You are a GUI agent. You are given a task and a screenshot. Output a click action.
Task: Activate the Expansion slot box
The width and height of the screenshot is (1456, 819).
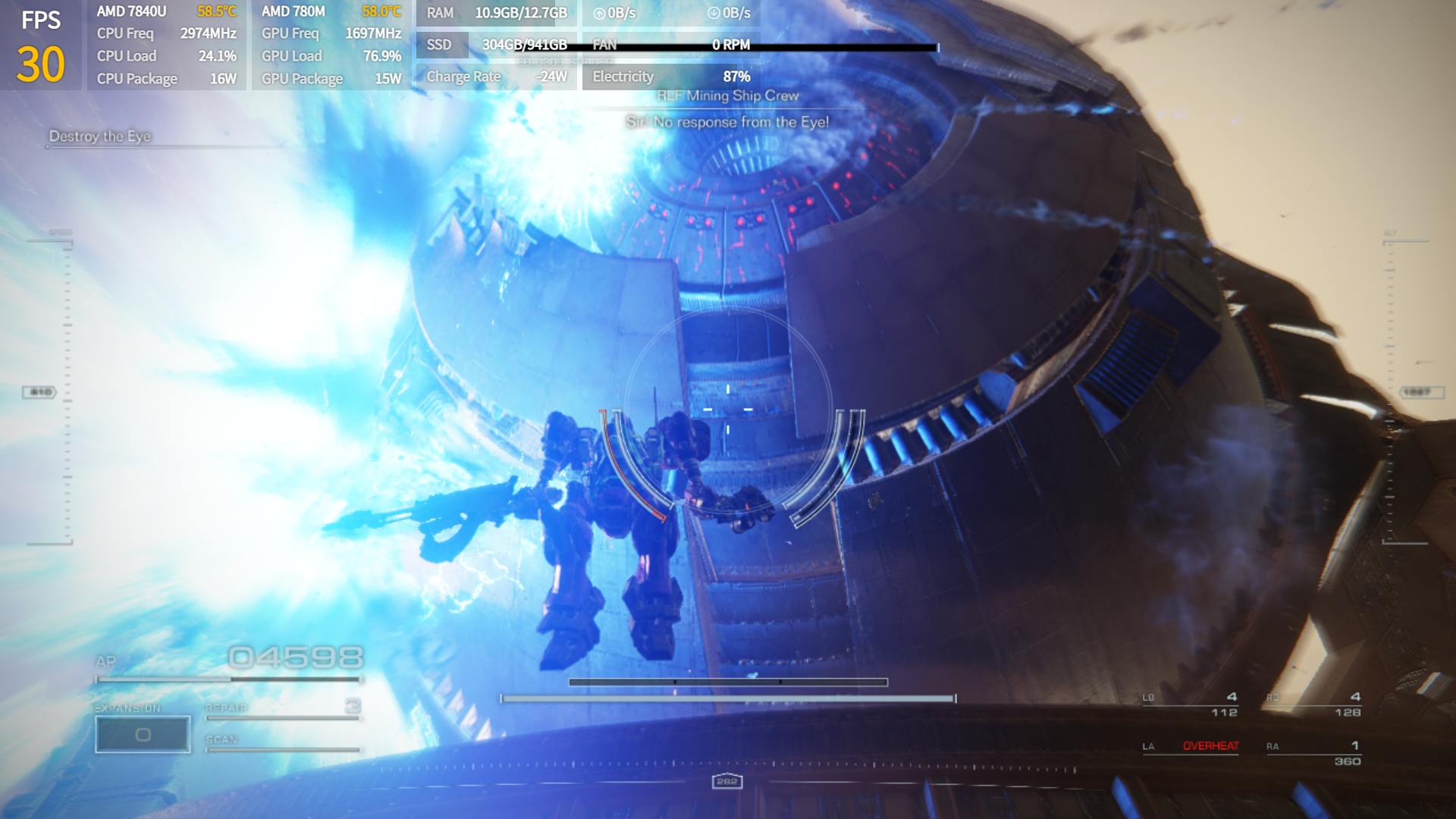tap(143, 734)
